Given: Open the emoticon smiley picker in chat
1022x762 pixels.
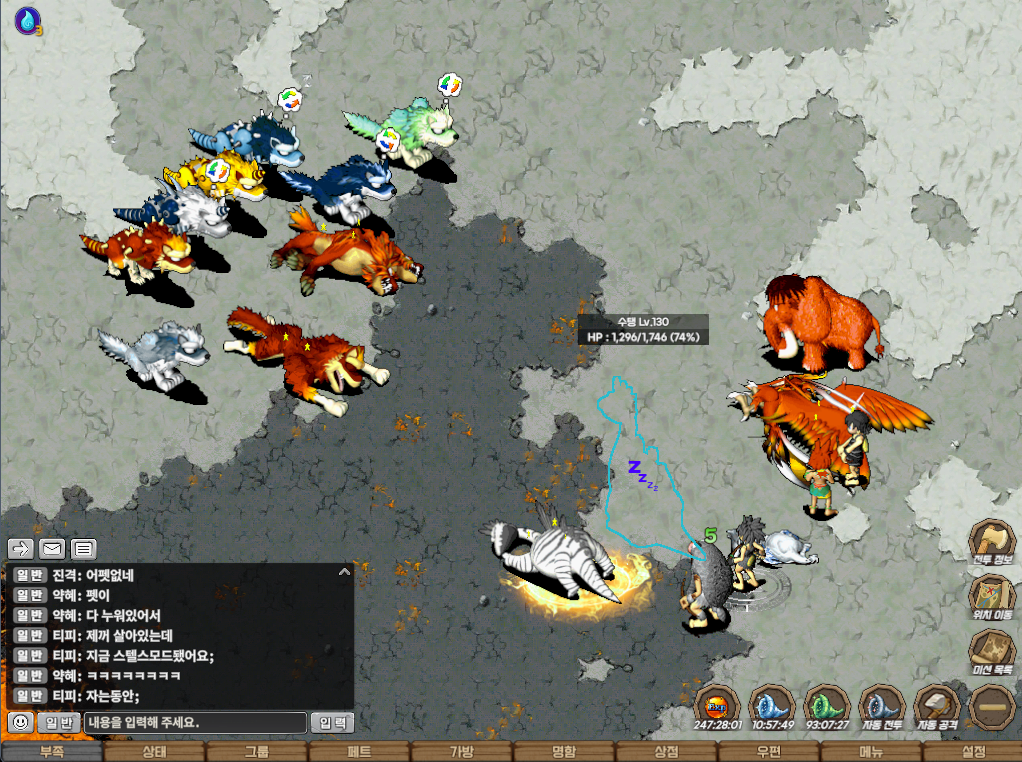Looking at the screenshot, I should (x=19, y=722).
